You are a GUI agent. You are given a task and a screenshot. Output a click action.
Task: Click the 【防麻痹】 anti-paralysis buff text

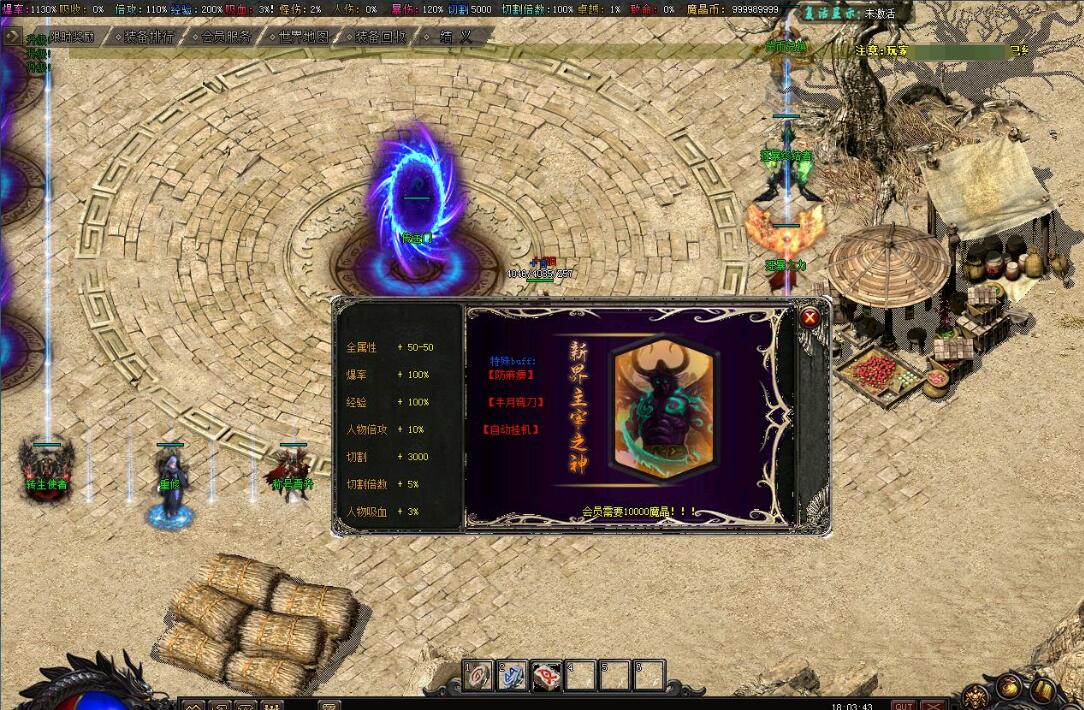click(x=510, y=375)
